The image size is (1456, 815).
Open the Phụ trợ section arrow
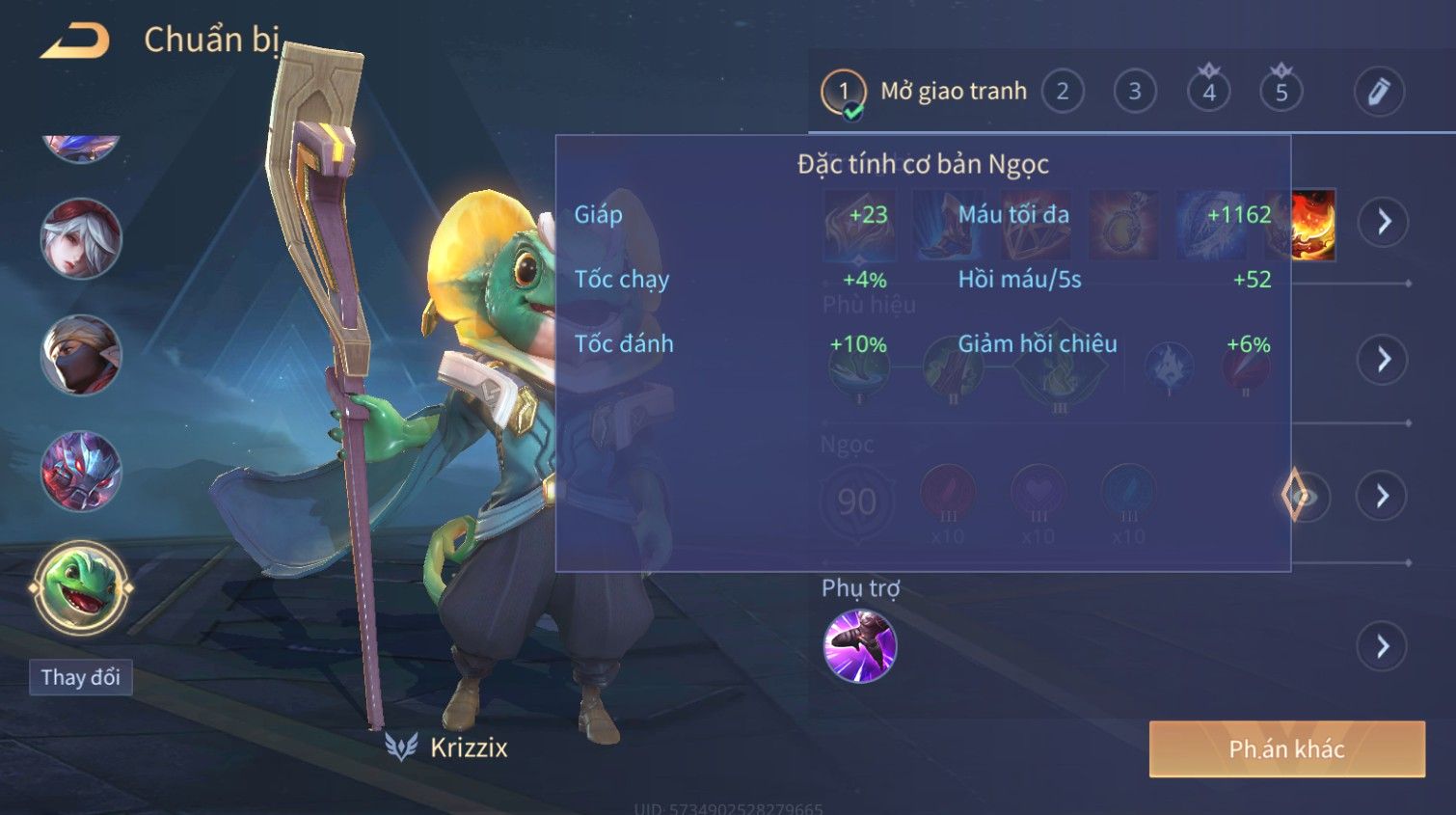coord(1383,646)
